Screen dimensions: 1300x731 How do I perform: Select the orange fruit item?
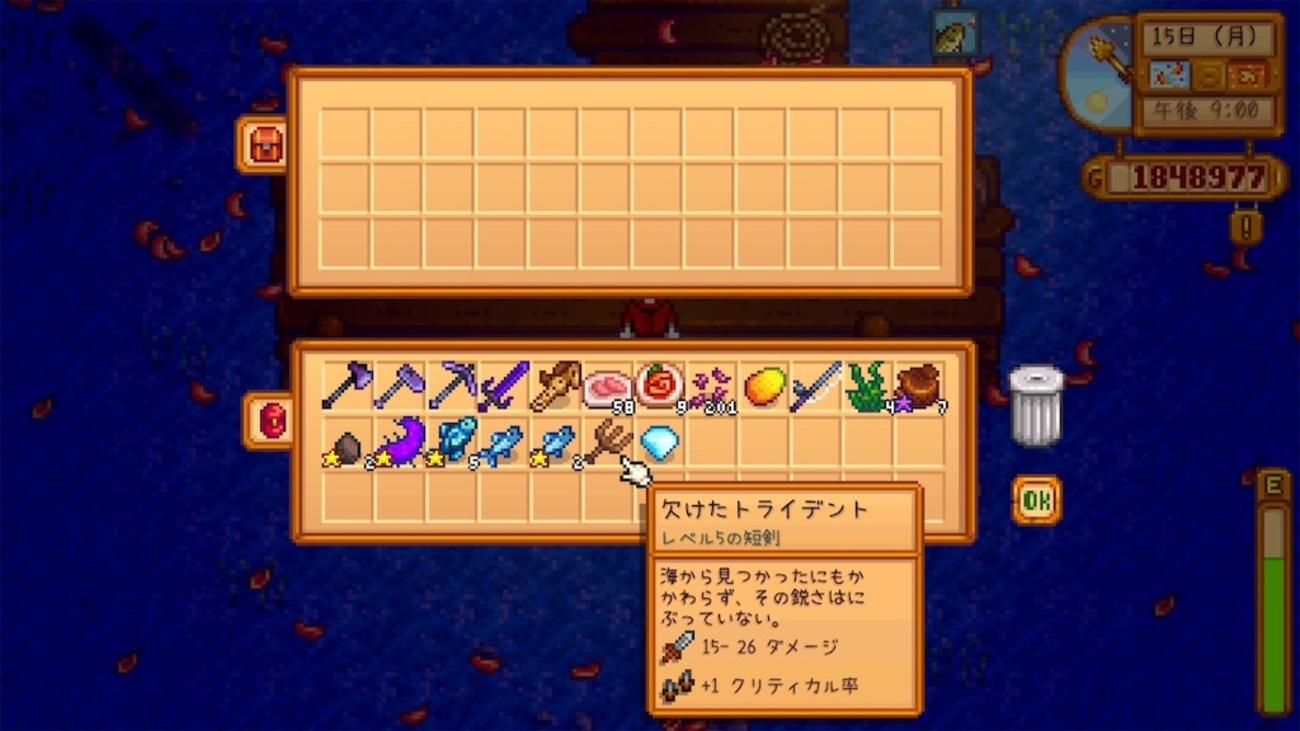[x=765, y=385]
